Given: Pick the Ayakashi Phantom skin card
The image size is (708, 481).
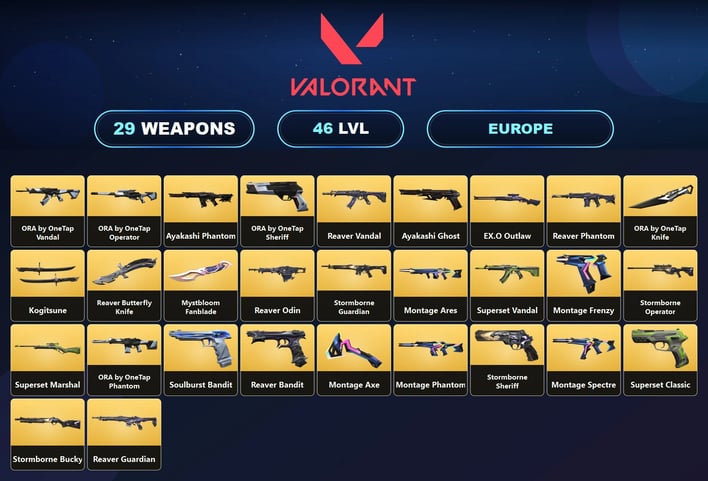Looking at the screenshot, I should coord(201,210).
